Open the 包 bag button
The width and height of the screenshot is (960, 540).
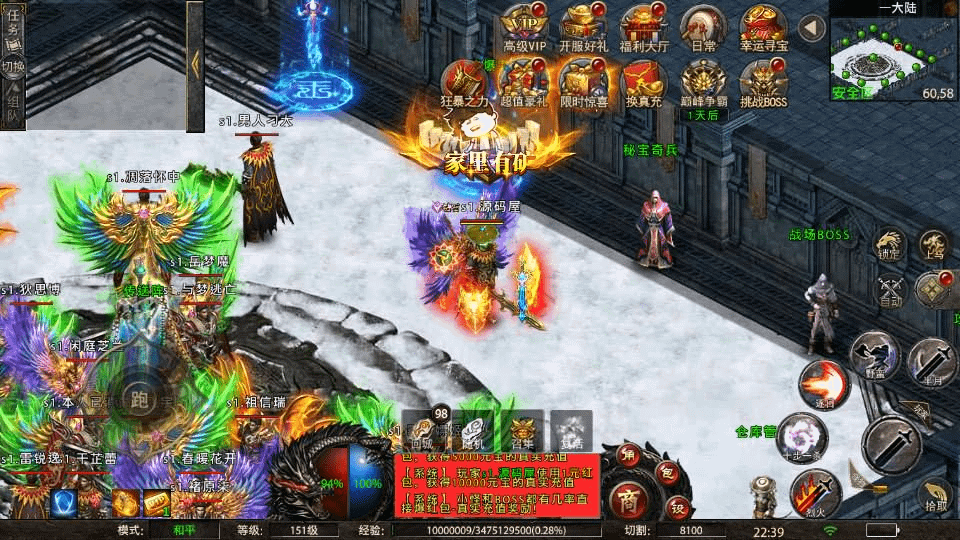[666, 470]
